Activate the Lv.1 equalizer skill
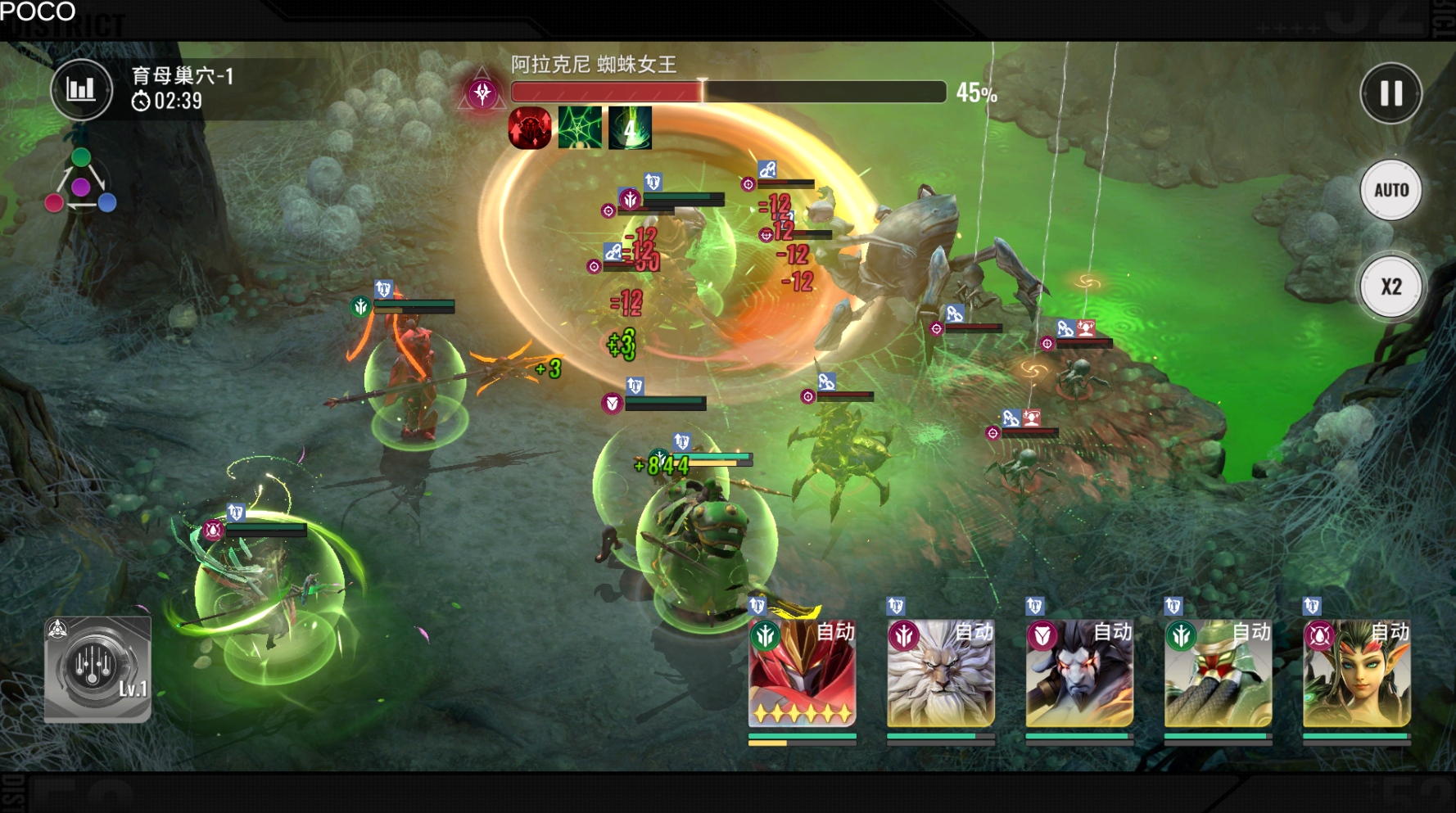The image size is (1456, 813). pyautogui.click(x=97, y=669)
